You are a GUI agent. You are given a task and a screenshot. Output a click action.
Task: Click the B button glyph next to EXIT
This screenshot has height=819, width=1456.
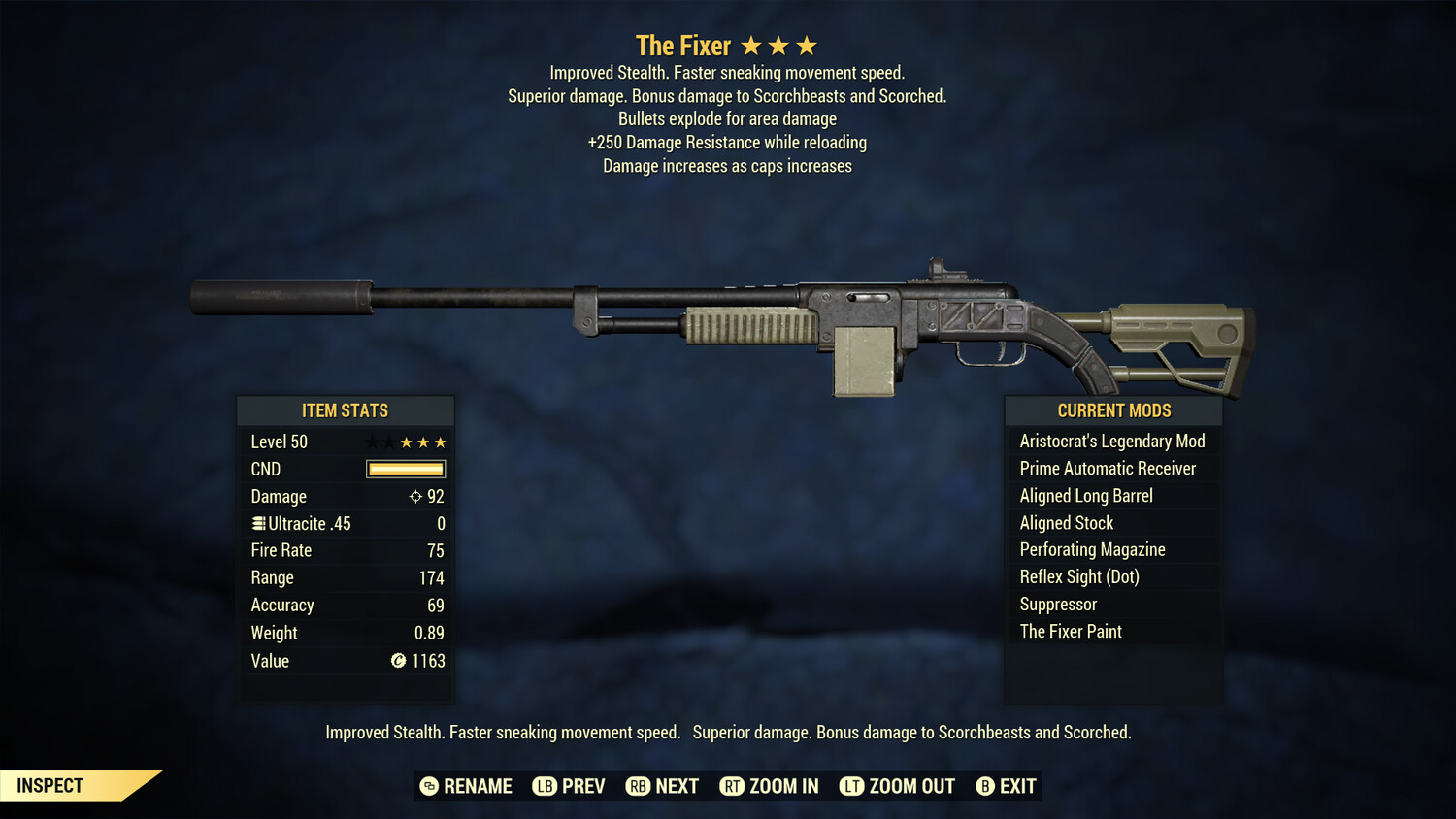[986, 786]
